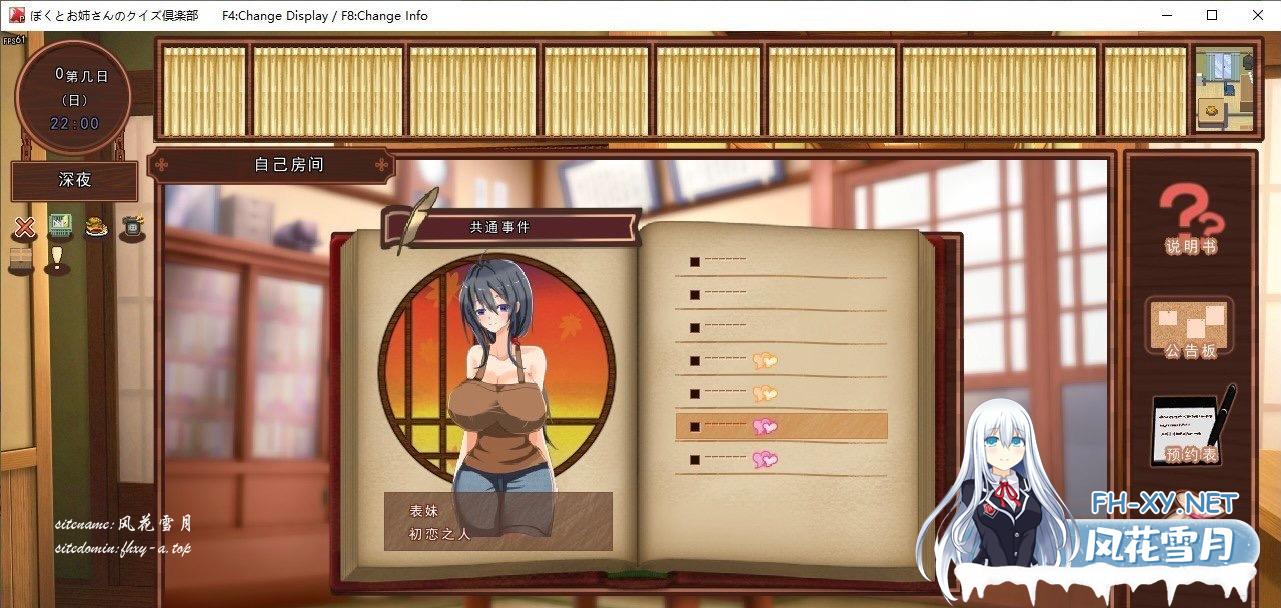Select the highlighted pink-hearts event row
The height and width of the screenshot is (608, 1281).
[x=781, y=427]
